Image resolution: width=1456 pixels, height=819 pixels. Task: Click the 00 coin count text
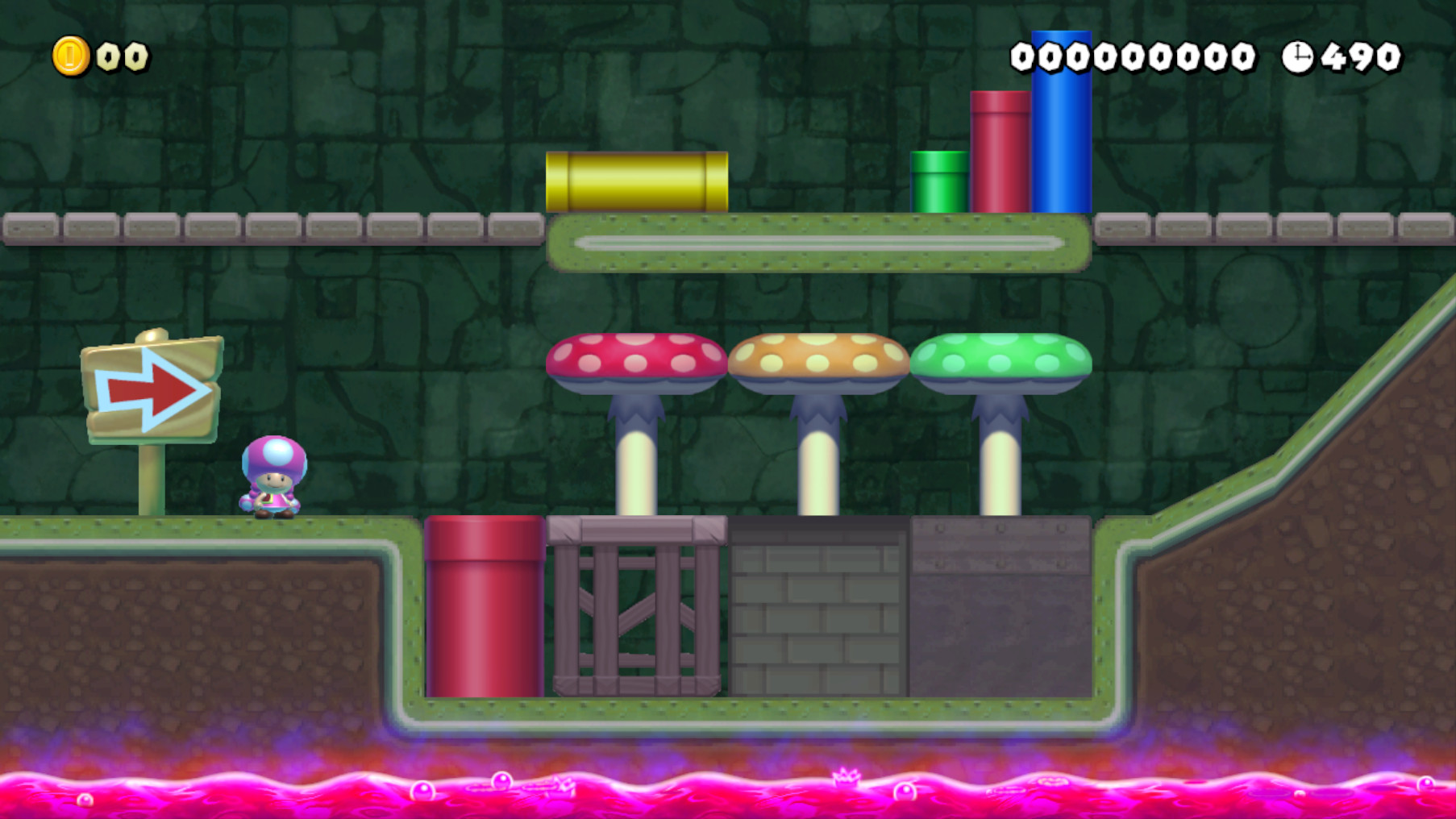119,55
